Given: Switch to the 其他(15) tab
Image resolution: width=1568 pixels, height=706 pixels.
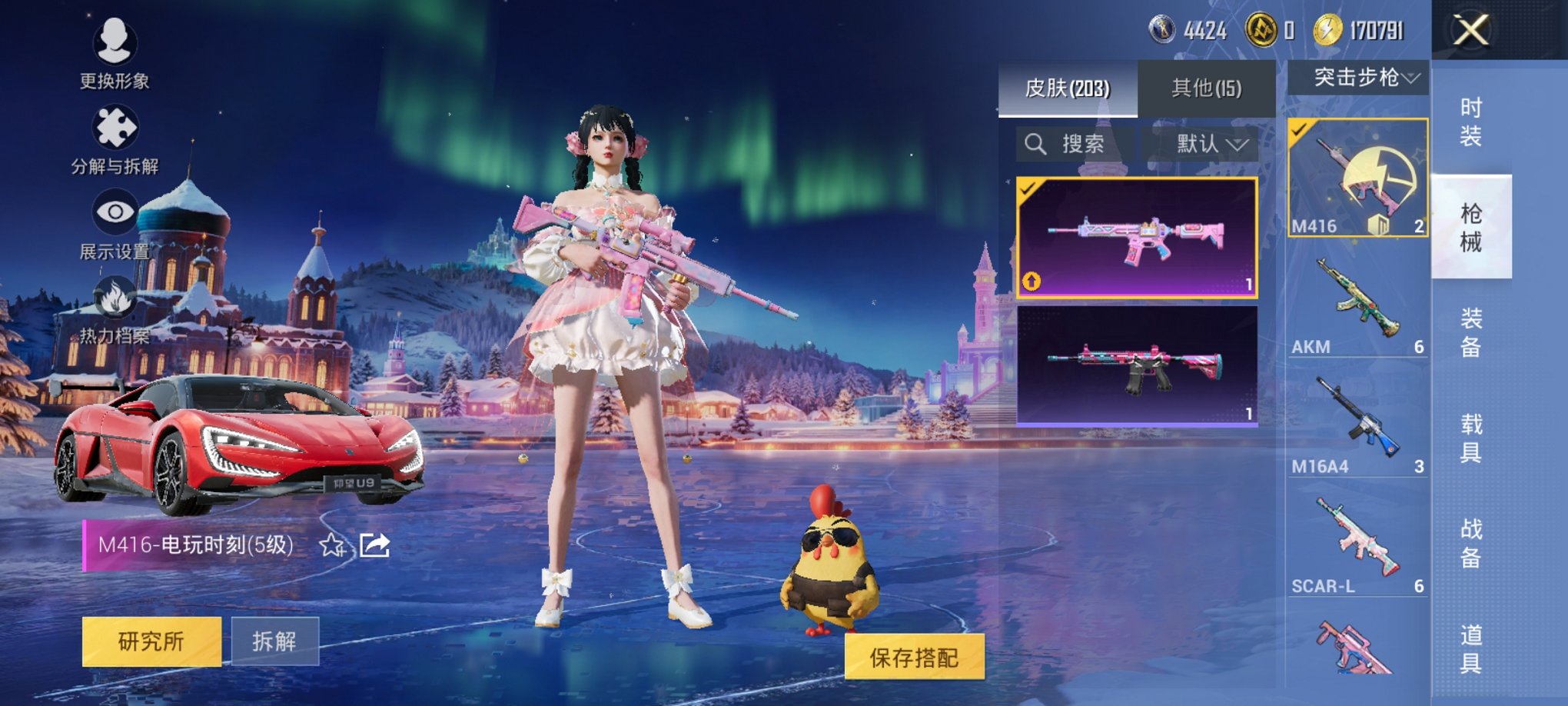Looking at the screenshot, I should [x=1206, y=87].
